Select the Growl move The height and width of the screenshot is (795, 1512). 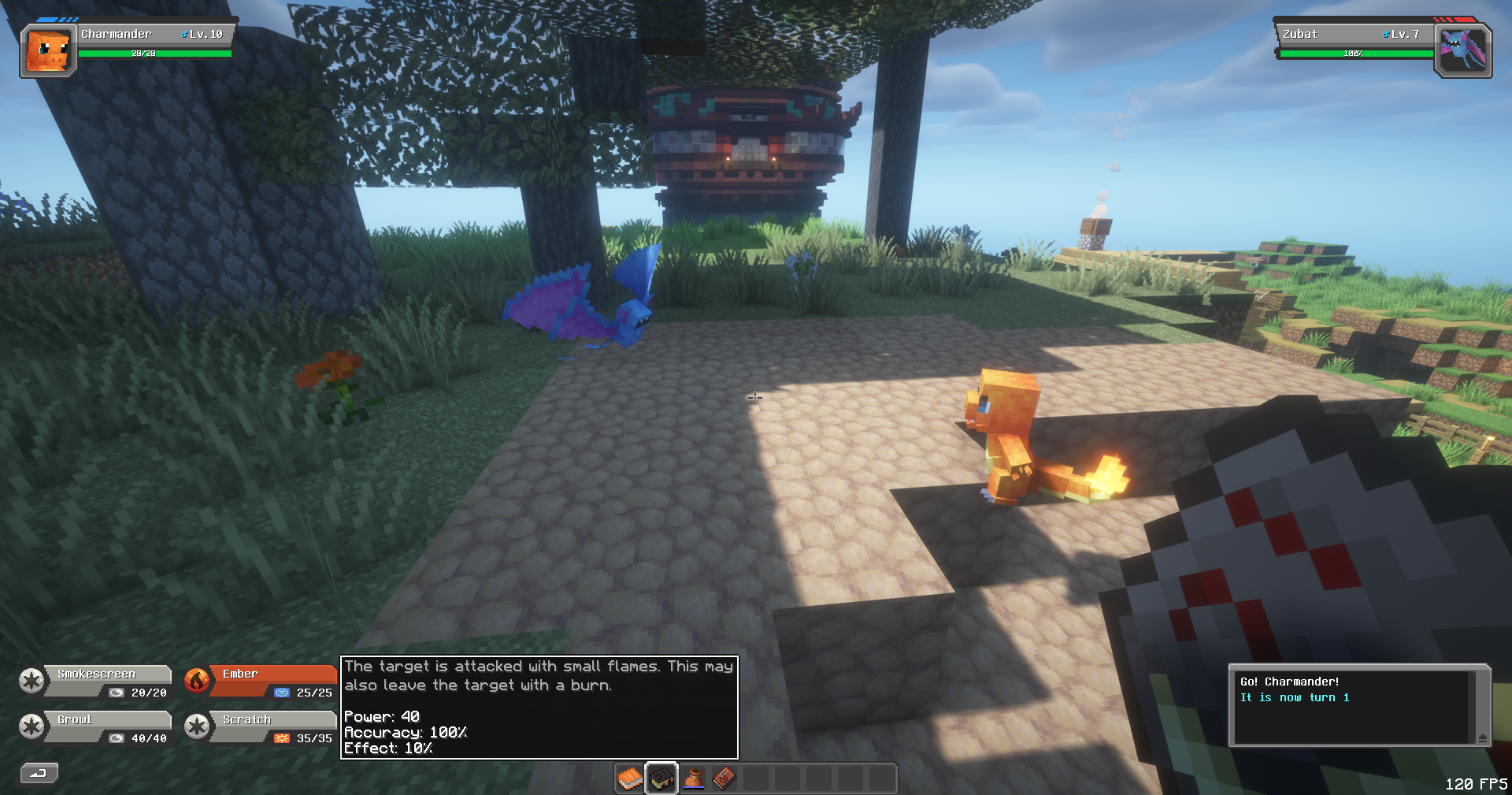pyautogui.click(x=96, y=726)
